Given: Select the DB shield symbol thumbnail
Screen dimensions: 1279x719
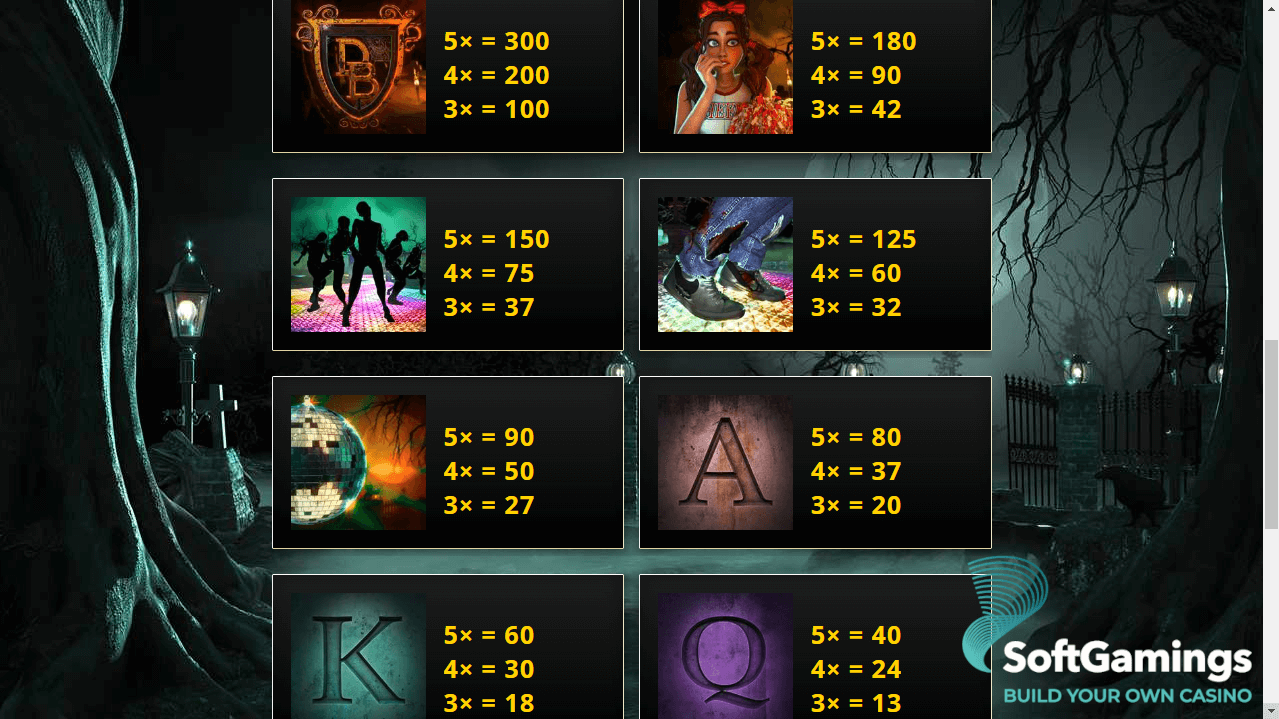Looking at the screenshot, I should (358, 67).
